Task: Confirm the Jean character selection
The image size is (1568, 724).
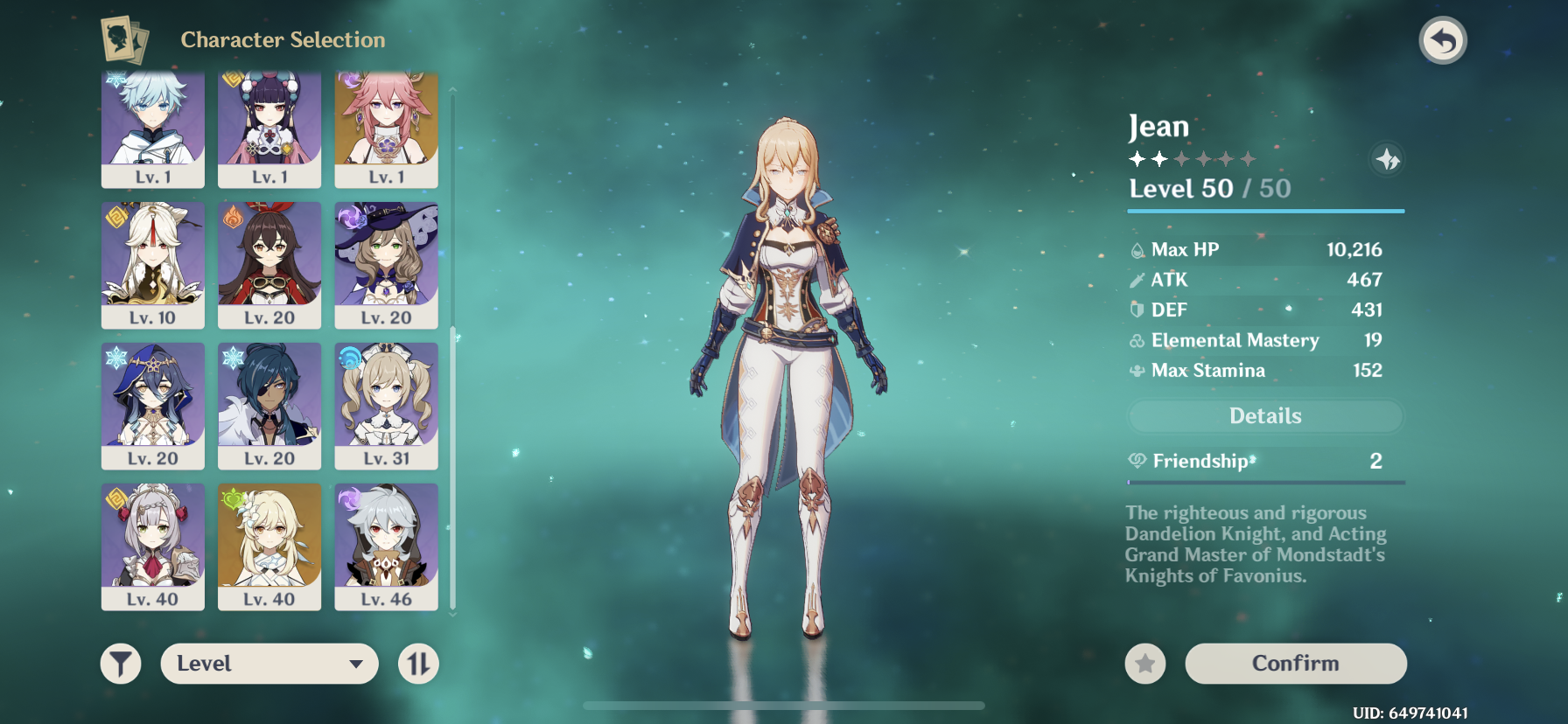Action: click(x=1295, y=664)
